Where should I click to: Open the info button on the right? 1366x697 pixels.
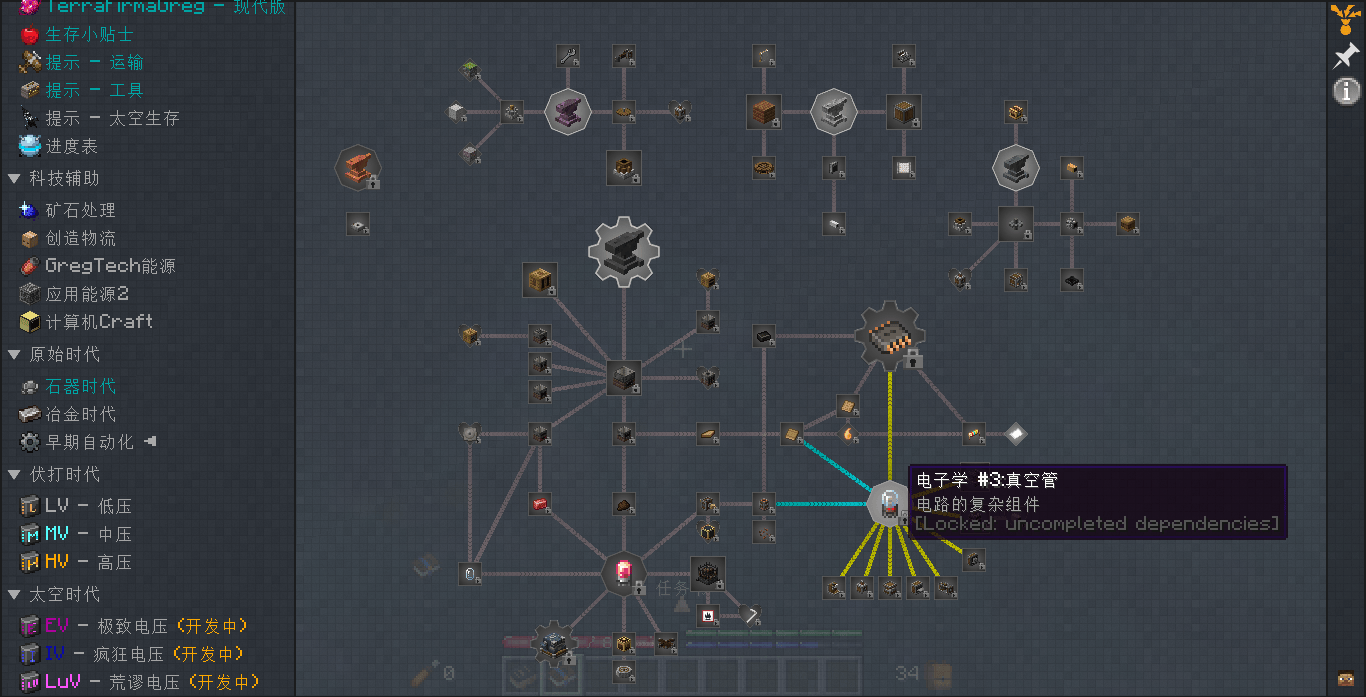(1346, 91)
